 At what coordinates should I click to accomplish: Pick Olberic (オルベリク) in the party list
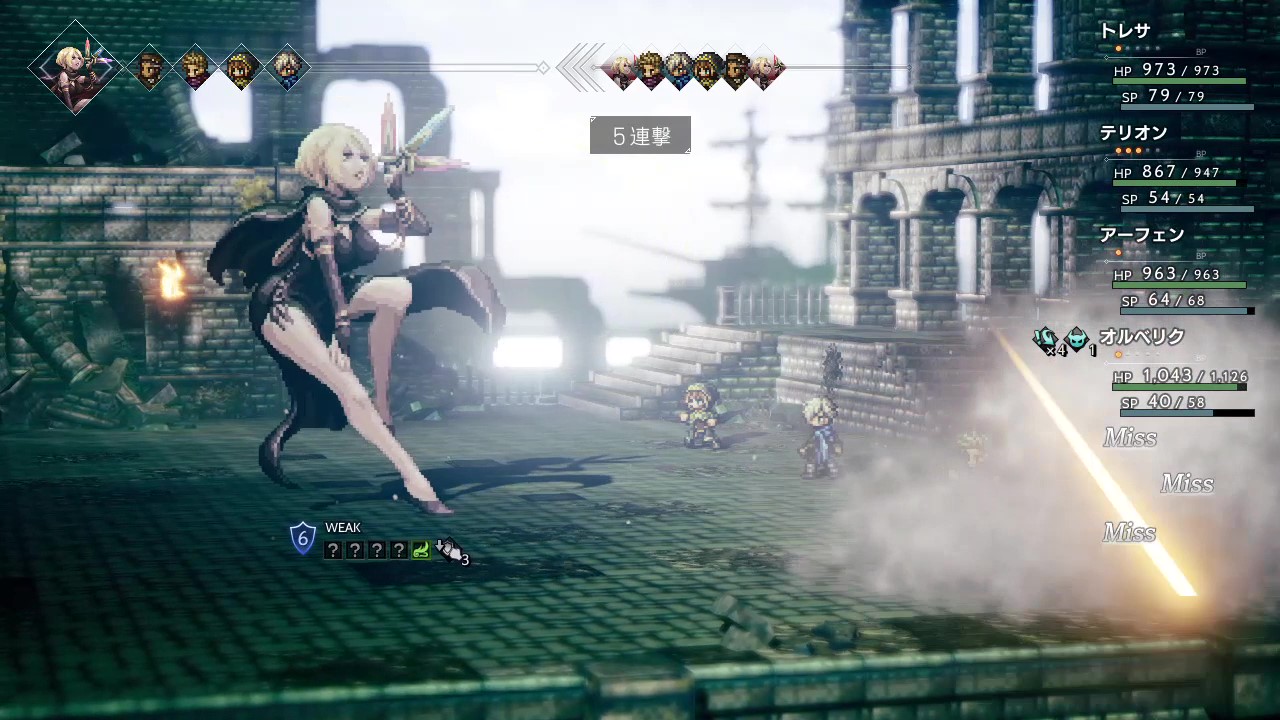pos(1141,337)
